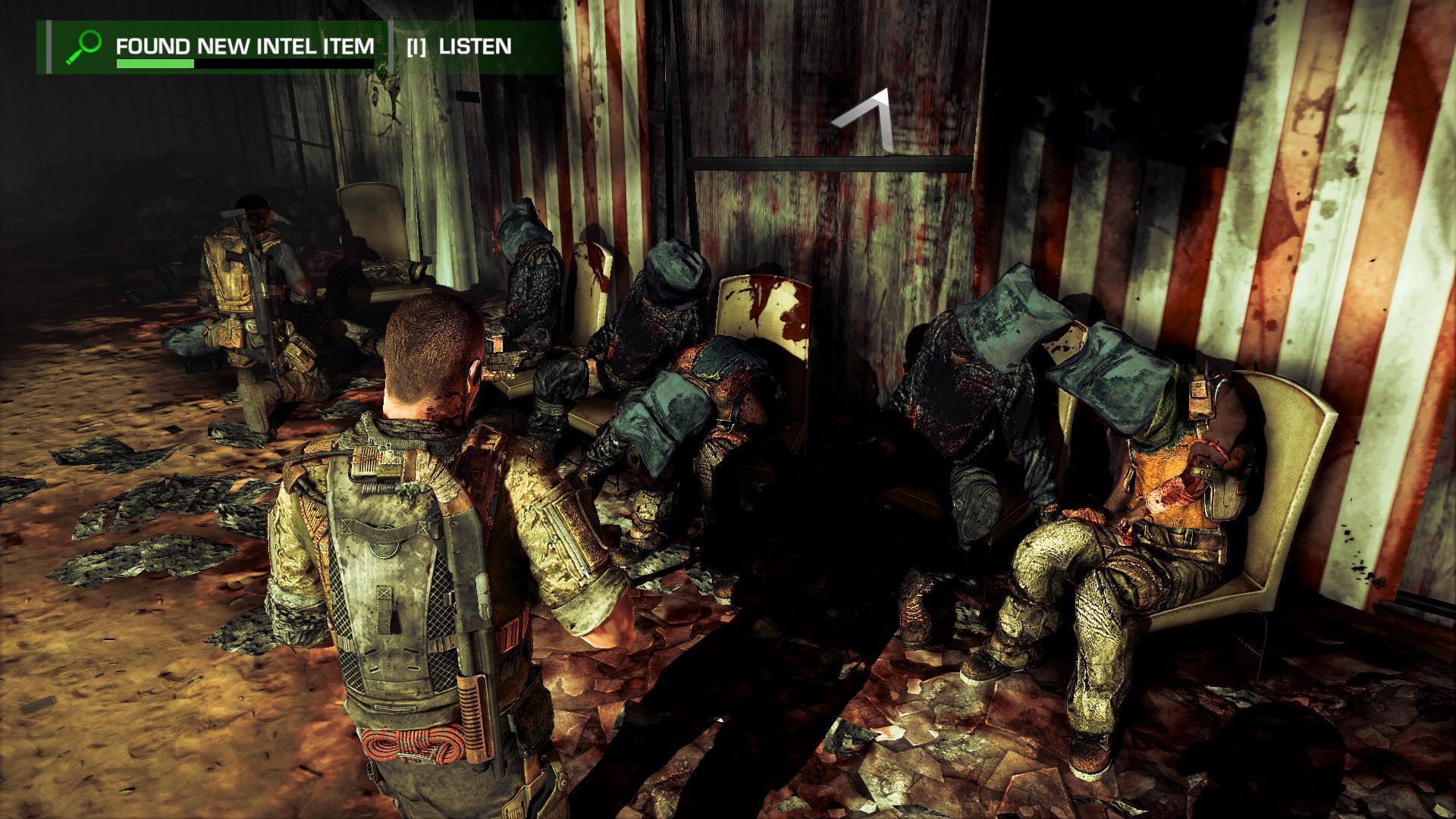Click the Found New Intel Item notification
The height and width of the screenshot is (819, 1456).
244,46
